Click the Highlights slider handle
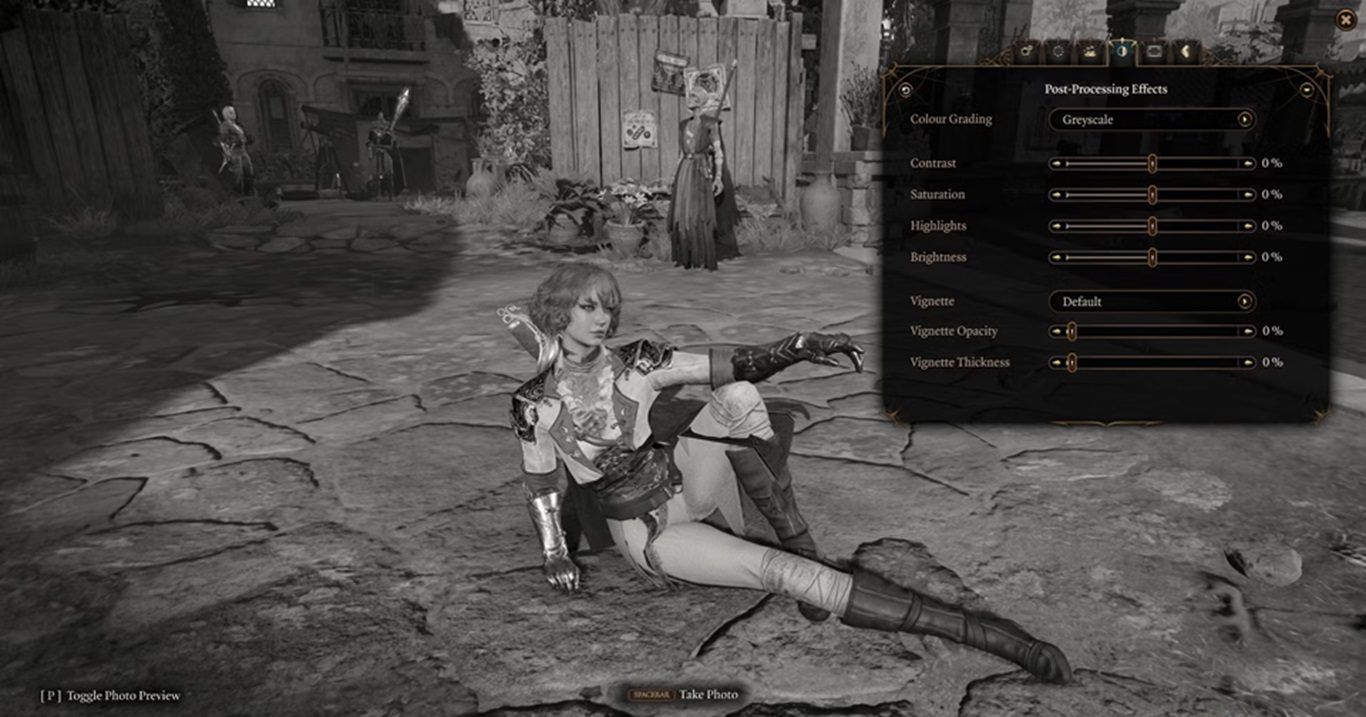The height and width of the screenshot is (717, 1366). click(x=1152, y=226)
